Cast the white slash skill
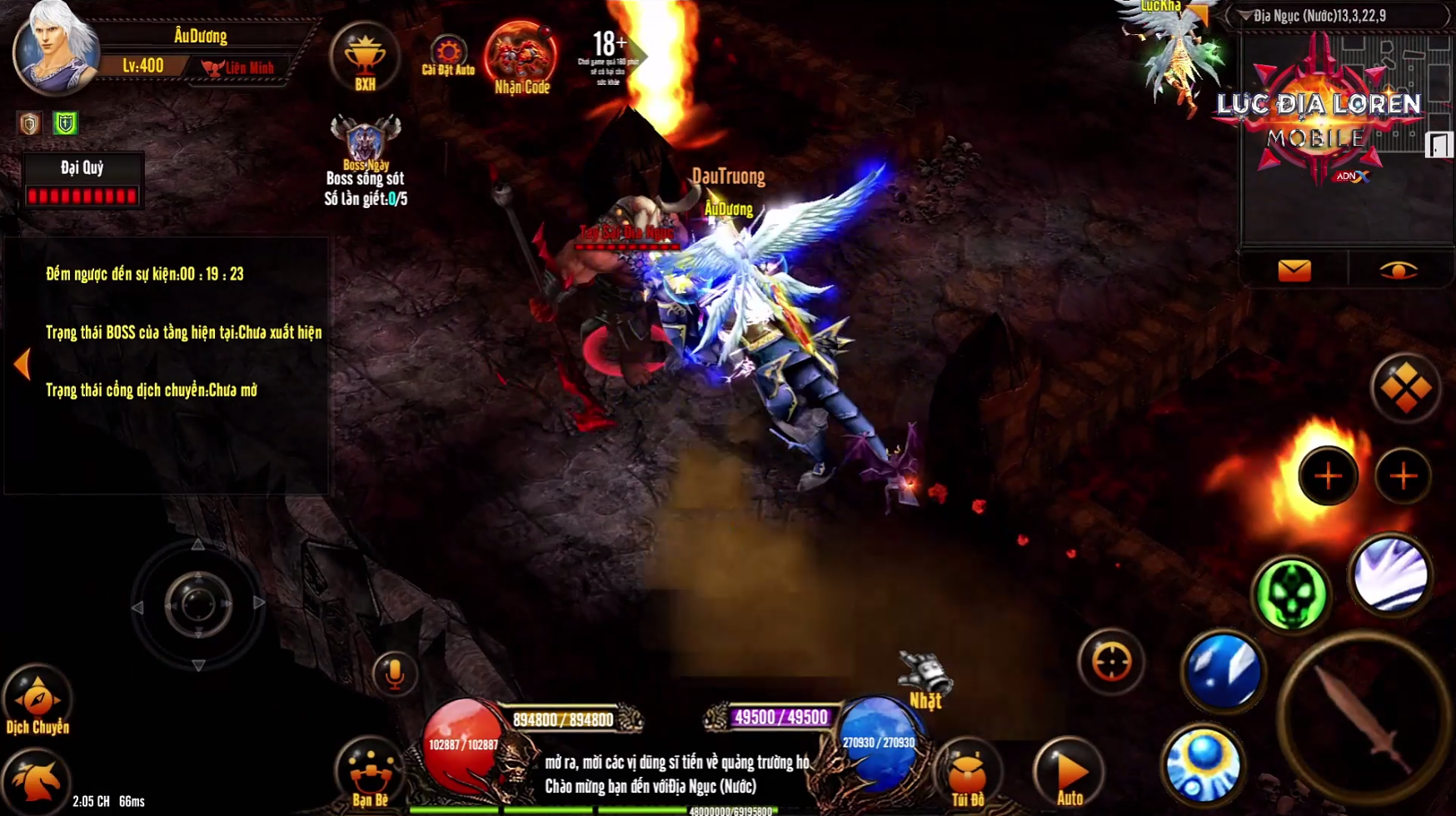1456x816 pixels. tap(1389, 576)
